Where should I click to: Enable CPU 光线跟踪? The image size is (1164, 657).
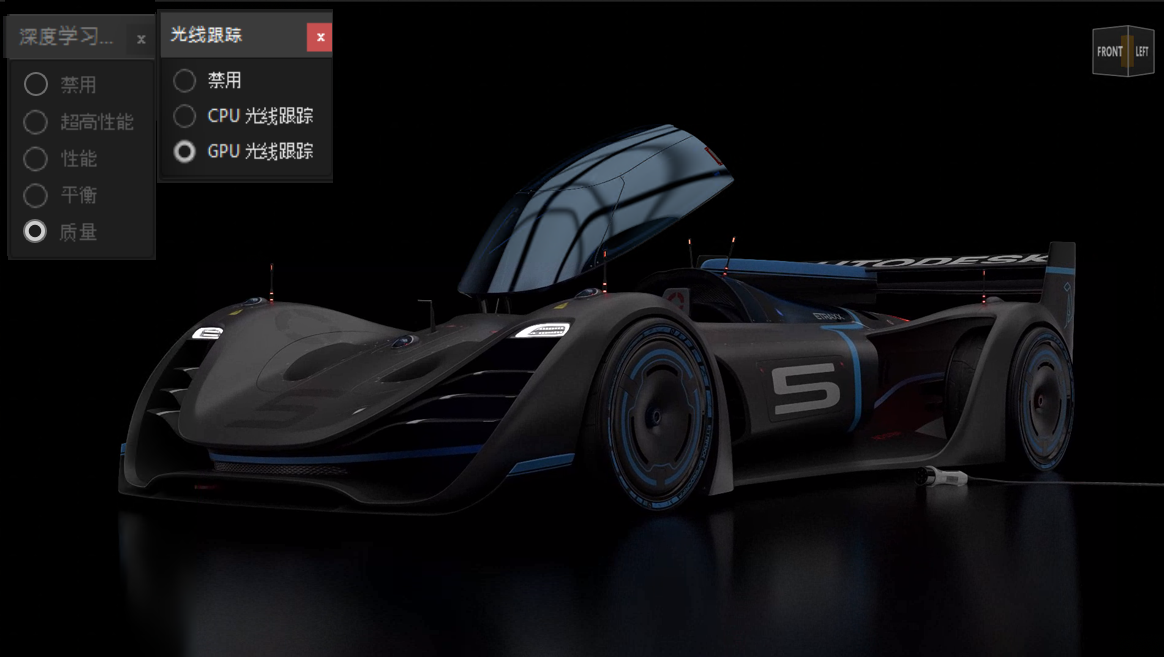coord(185,116)
